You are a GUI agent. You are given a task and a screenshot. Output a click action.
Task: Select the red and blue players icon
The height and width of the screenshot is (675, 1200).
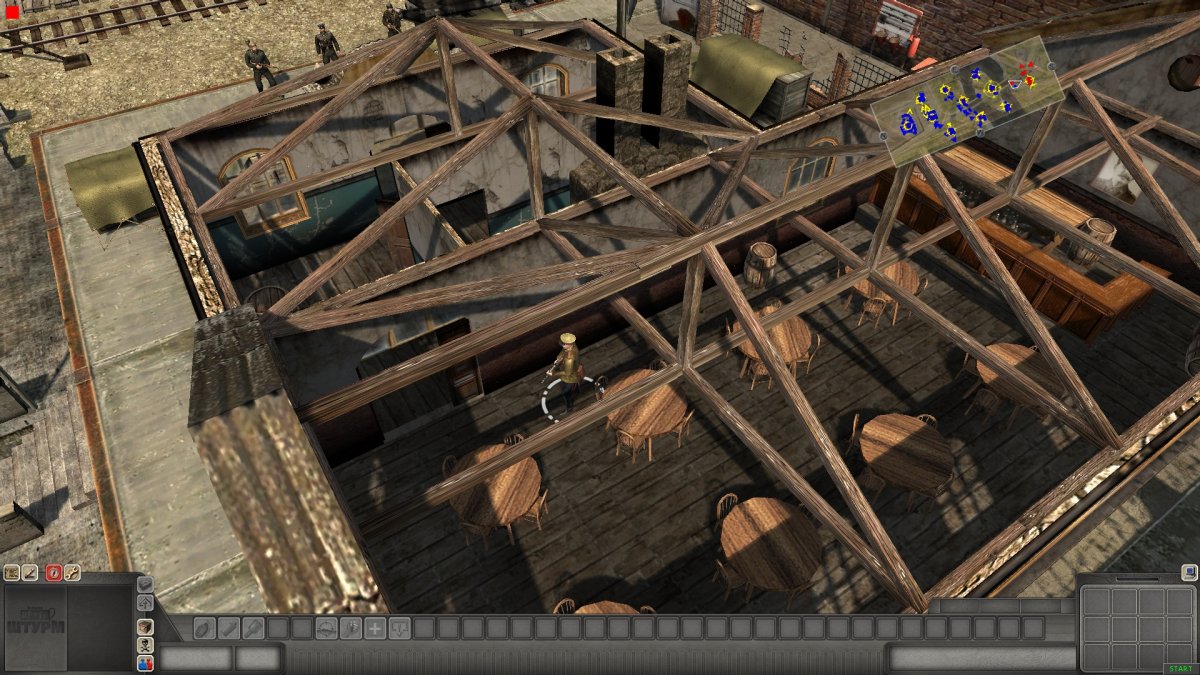pos(145,663)
